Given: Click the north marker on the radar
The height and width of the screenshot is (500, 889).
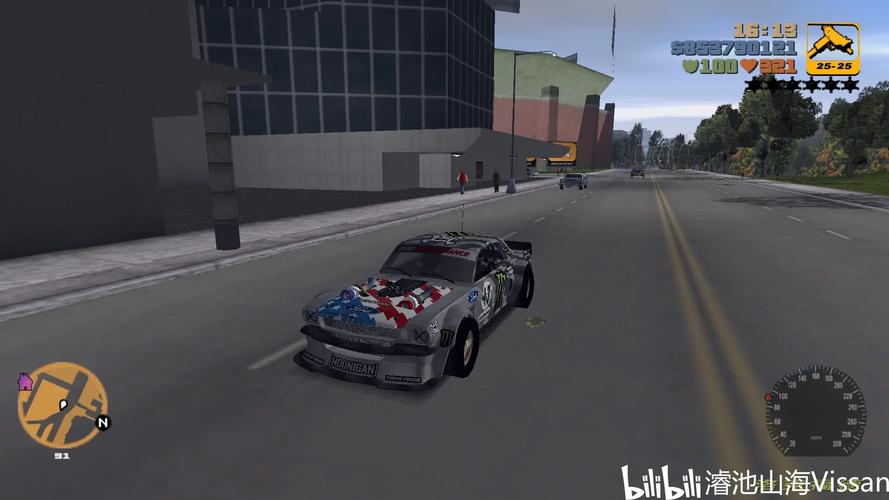Looking at the screenshot, I should point(102,423).
